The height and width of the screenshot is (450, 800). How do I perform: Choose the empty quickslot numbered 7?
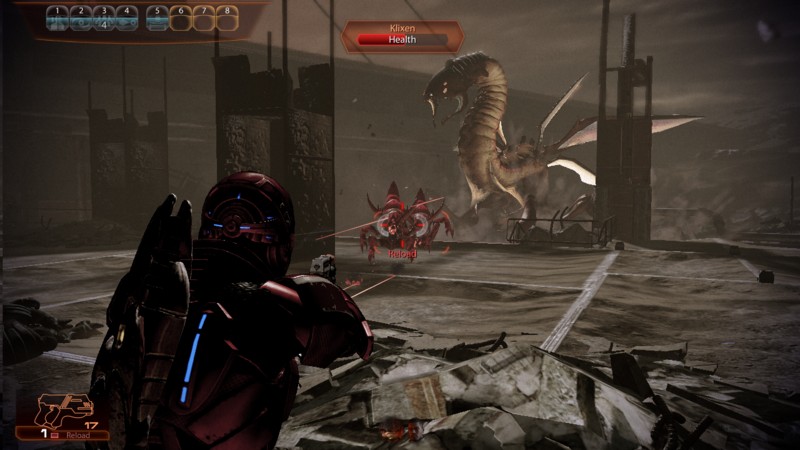pos(203,18)
